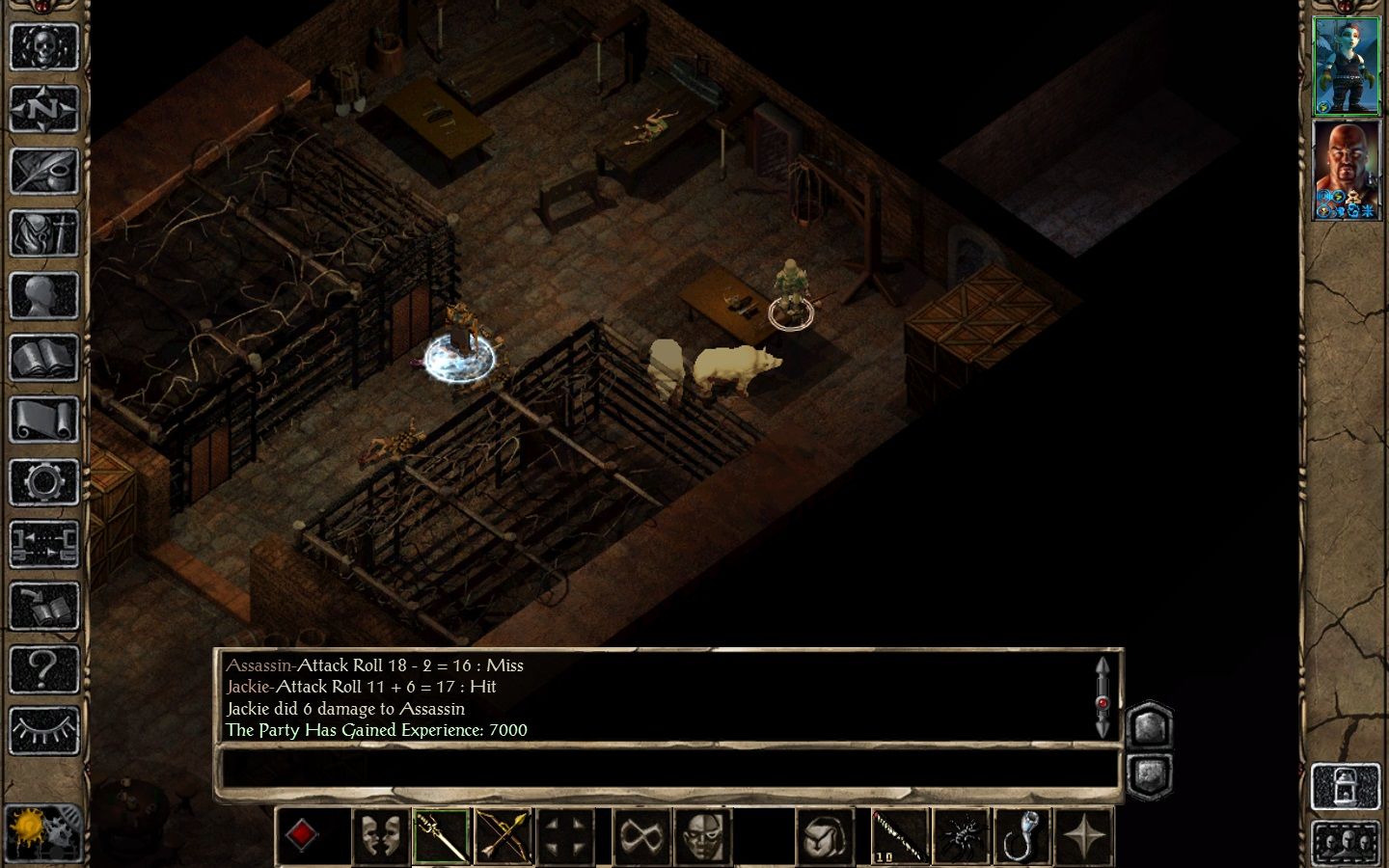This screenshot has height=868, width=1389.
Task: Open the gear options menu
Action: [43, 481]
